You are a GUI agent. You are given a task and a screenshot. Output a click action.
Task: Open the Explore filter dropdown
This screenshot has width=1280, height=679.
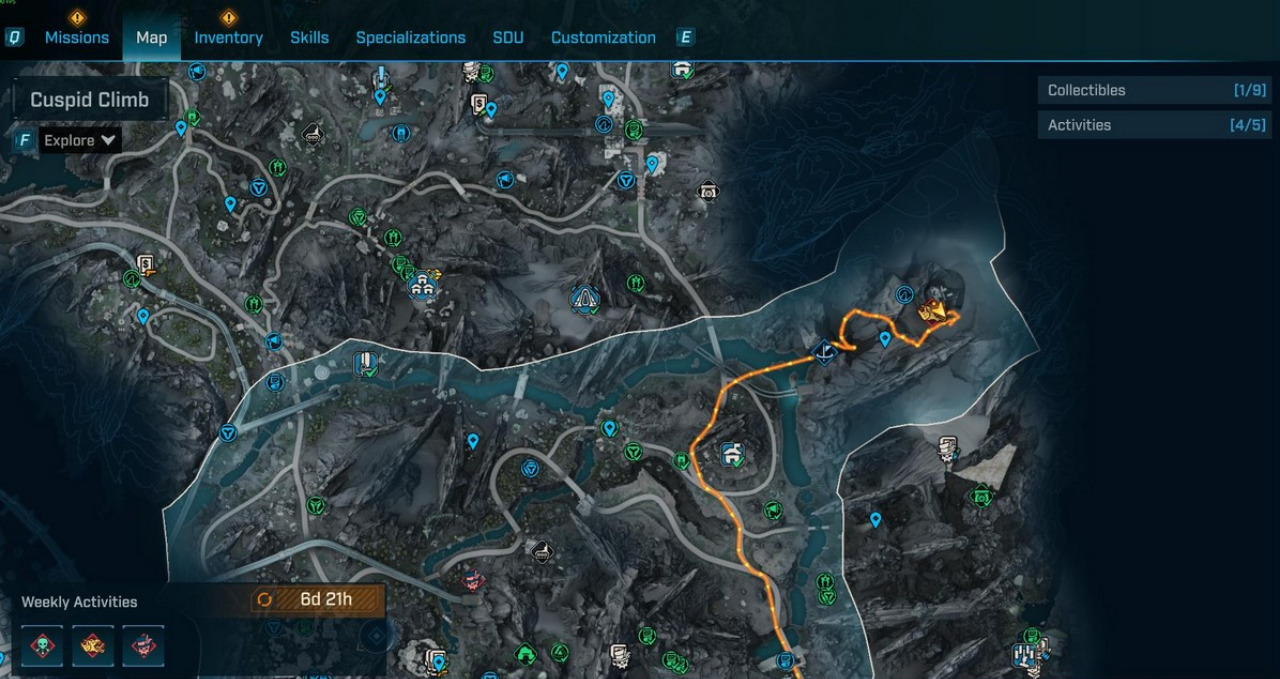pos(79,140)
